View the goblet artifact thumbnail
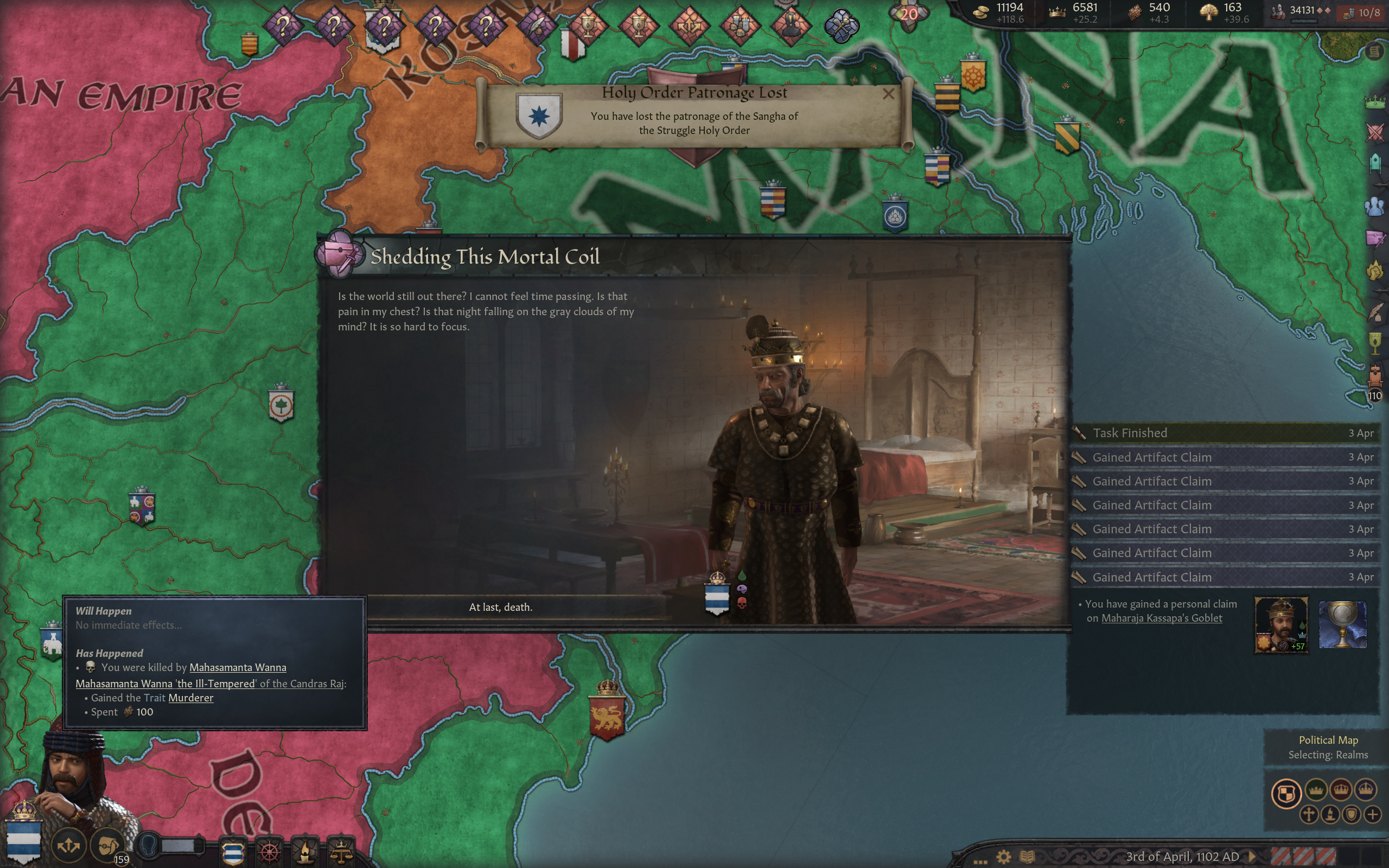1389x868 pixels. click(1342, 624)
